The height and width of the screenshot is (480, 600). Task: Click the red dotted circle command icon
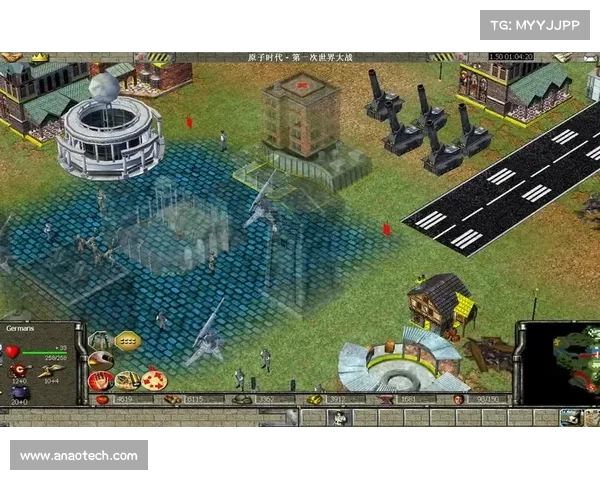(153, 380)
